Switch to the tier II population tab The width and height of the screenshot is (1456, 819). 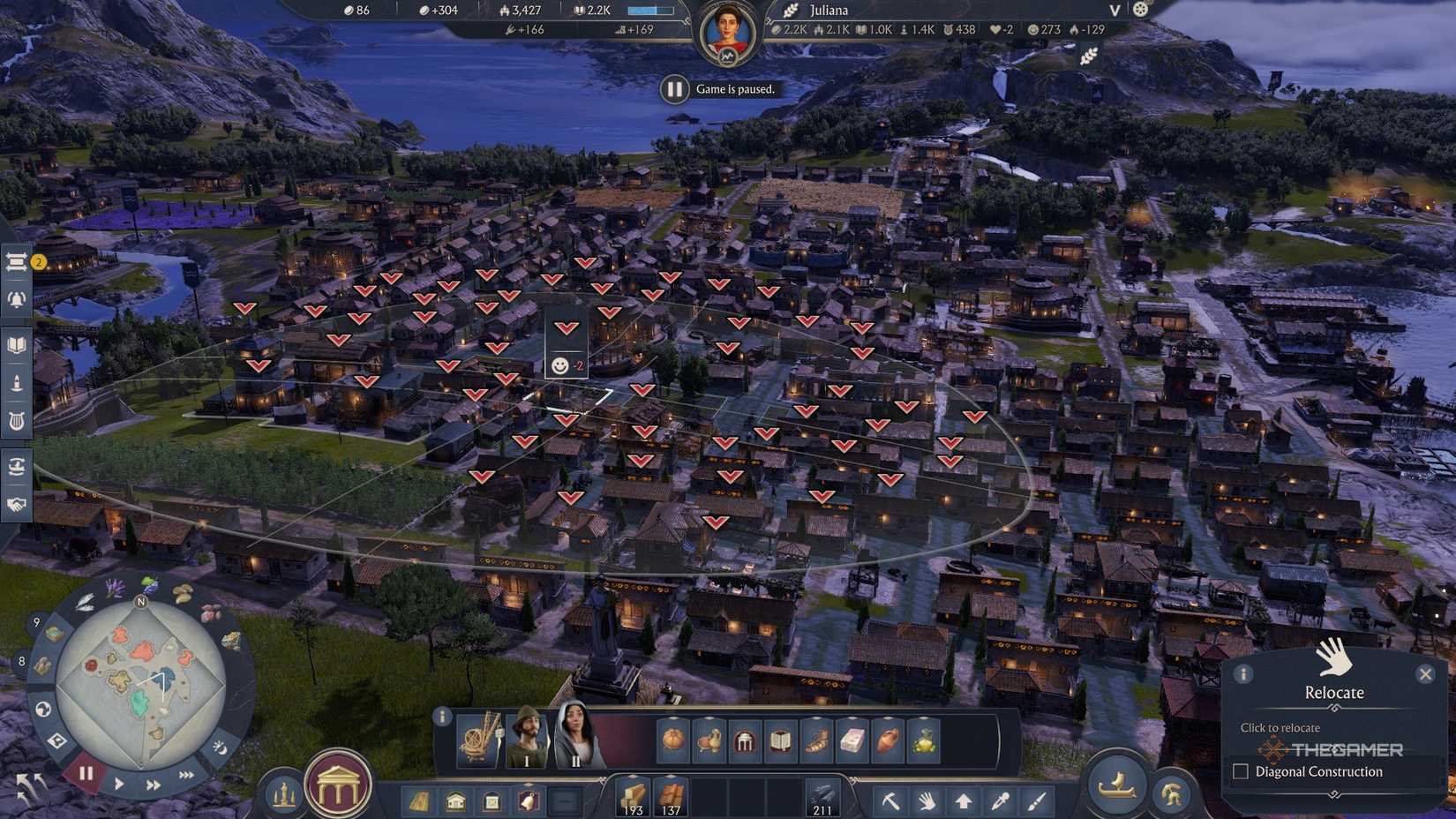click(578, 741)
